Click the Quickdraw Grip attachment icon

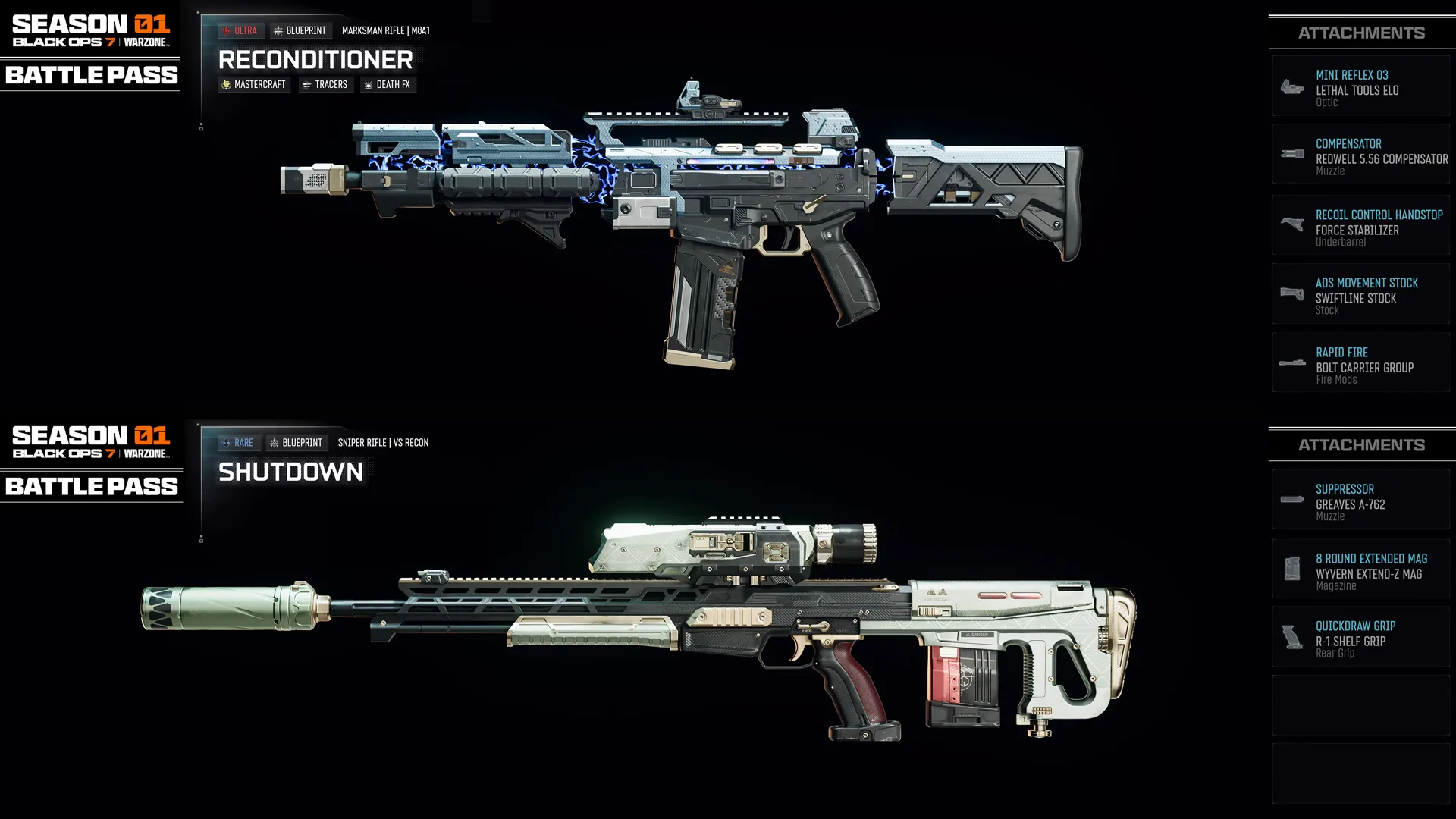(x=1291, y=637)
